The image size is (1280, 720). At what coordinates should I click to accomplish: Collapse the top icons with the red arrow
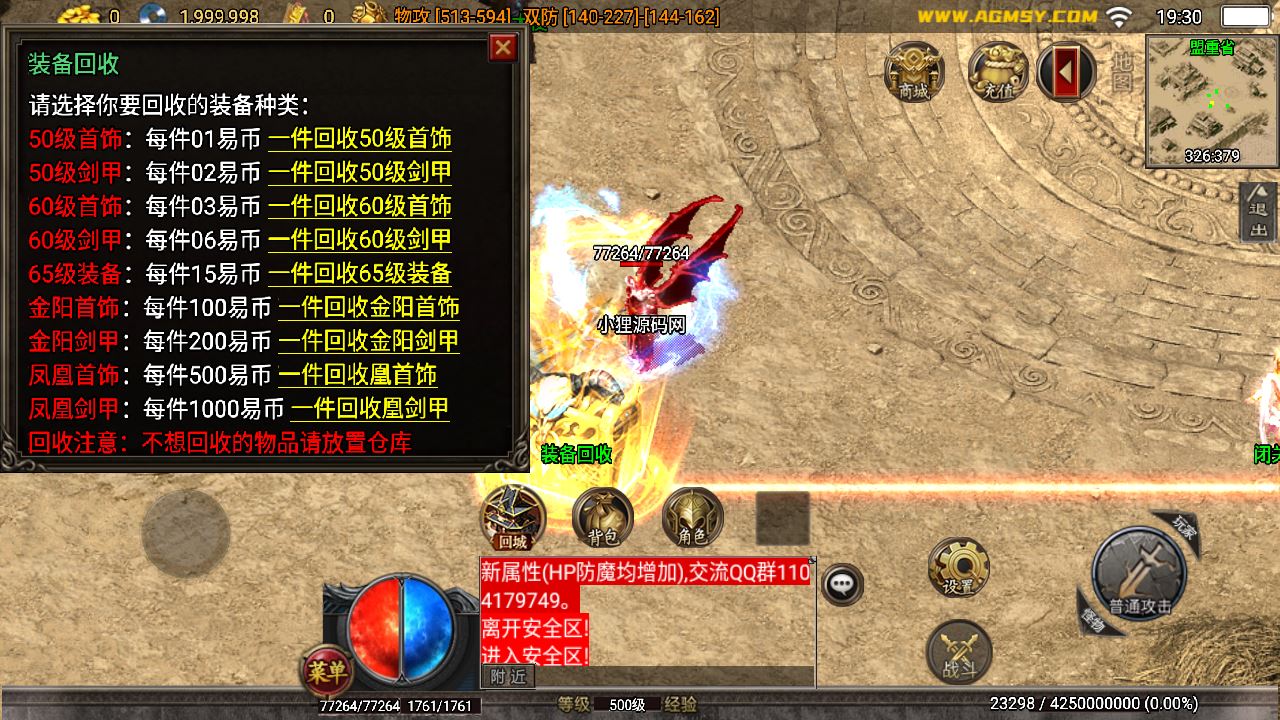1066,72
